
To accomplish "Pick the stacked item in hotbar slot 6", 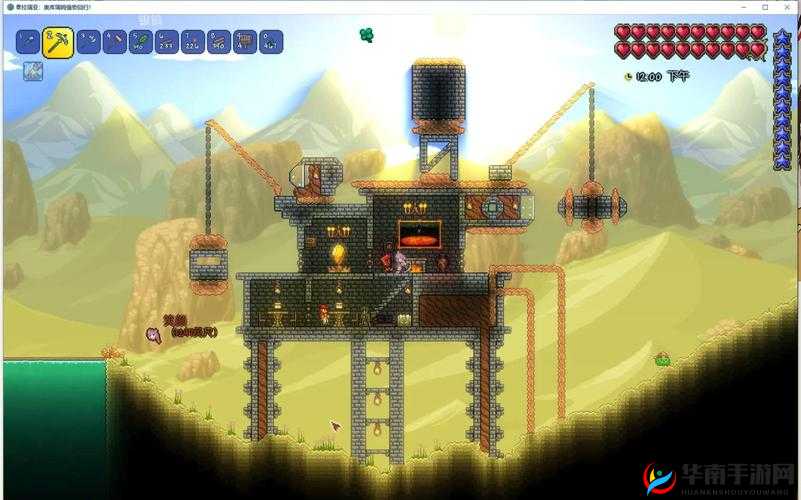I will [x=167, y=42].
